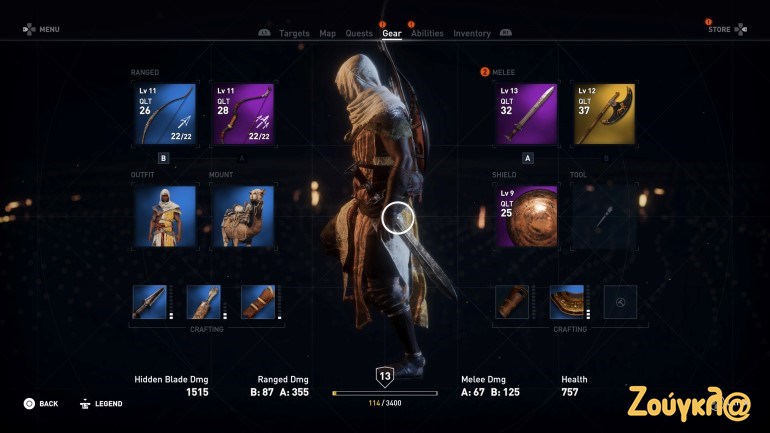Open the Menu in the top-left corner

[x=42, y=29]
